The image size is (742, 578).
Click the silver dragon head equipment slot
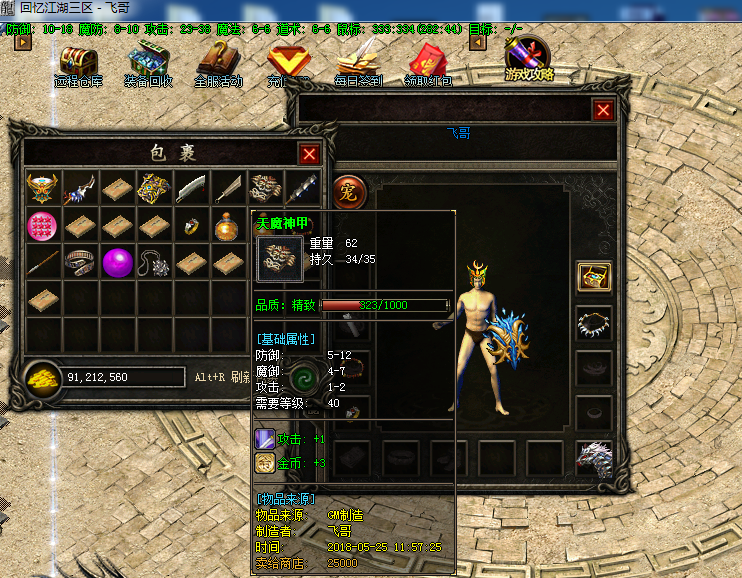[x=594, y=455]
